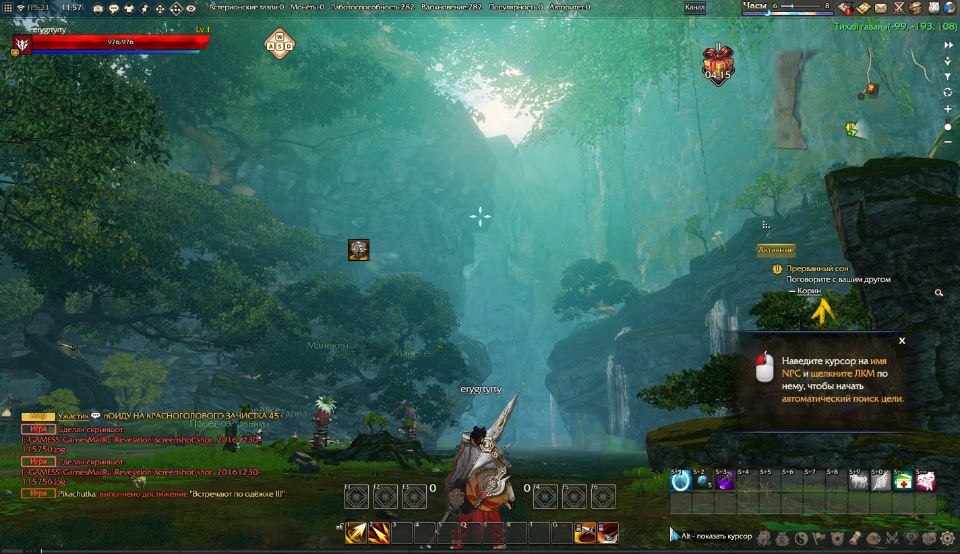Close the auto-pathfinding tutorial tip

[902, 341]
